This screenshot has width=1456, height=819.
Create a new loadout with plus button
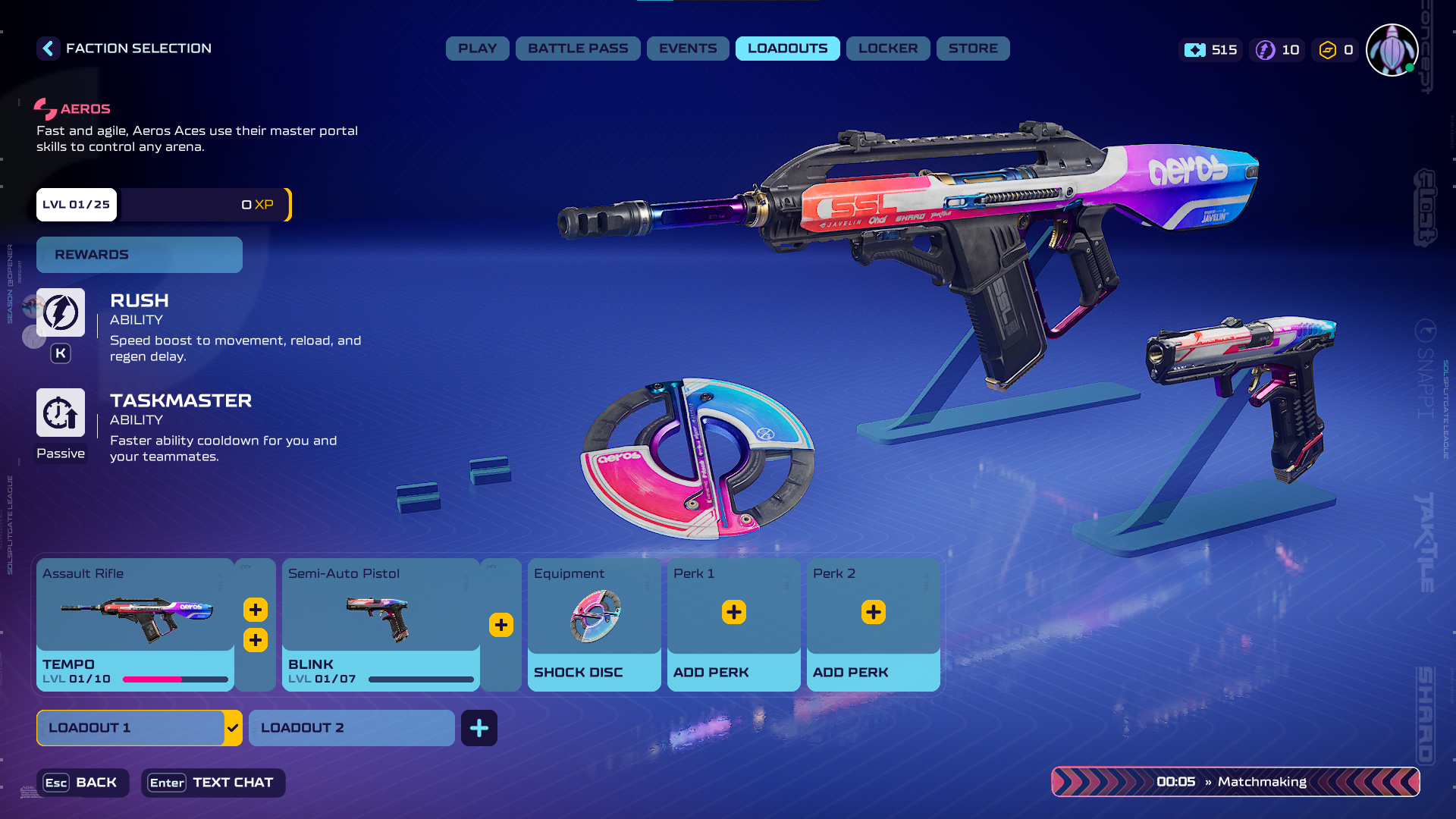(x=479, y=728)
